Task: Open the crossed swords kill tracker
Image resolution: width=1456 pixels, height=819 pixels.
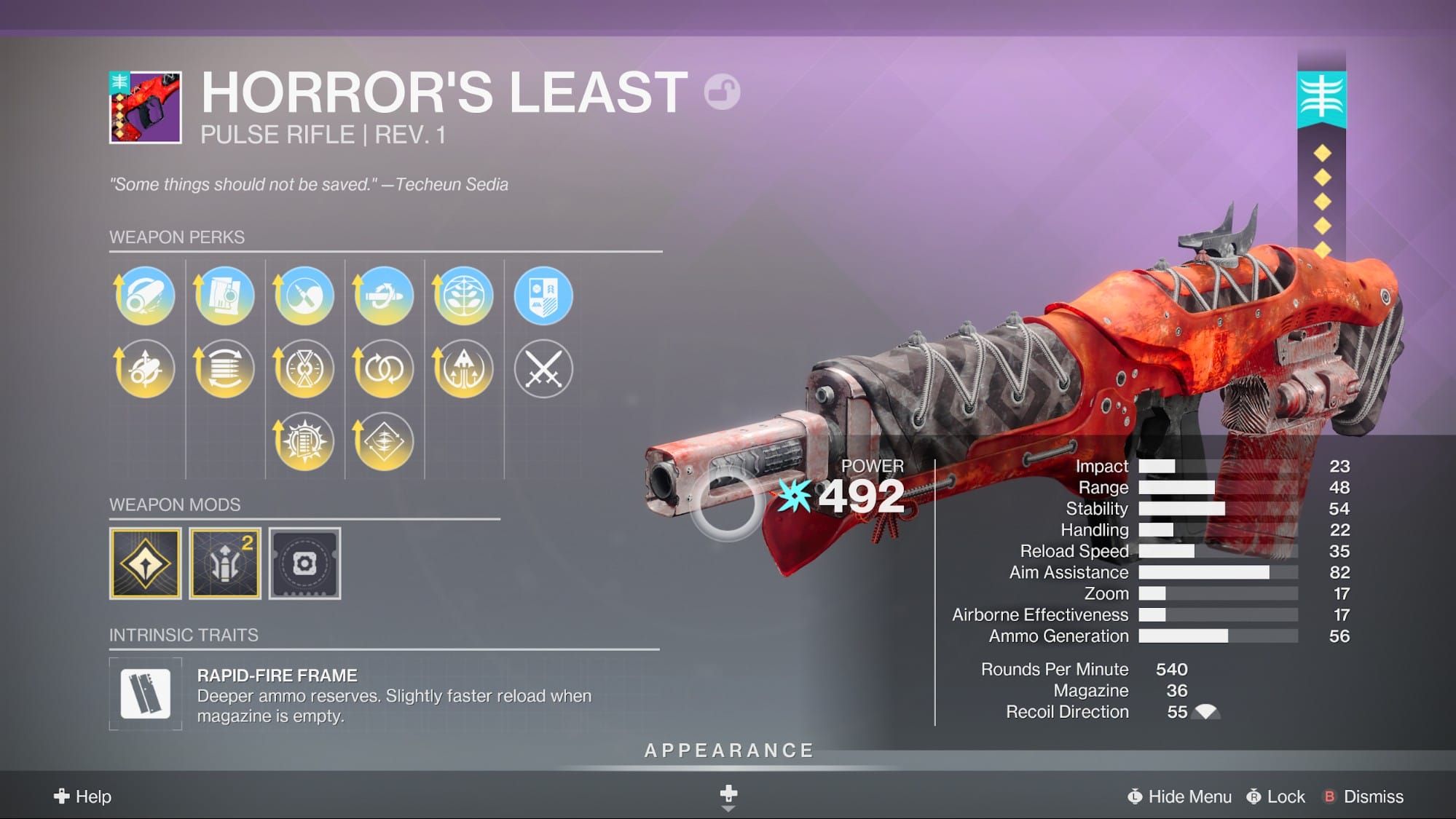Action: click(543, 368)
